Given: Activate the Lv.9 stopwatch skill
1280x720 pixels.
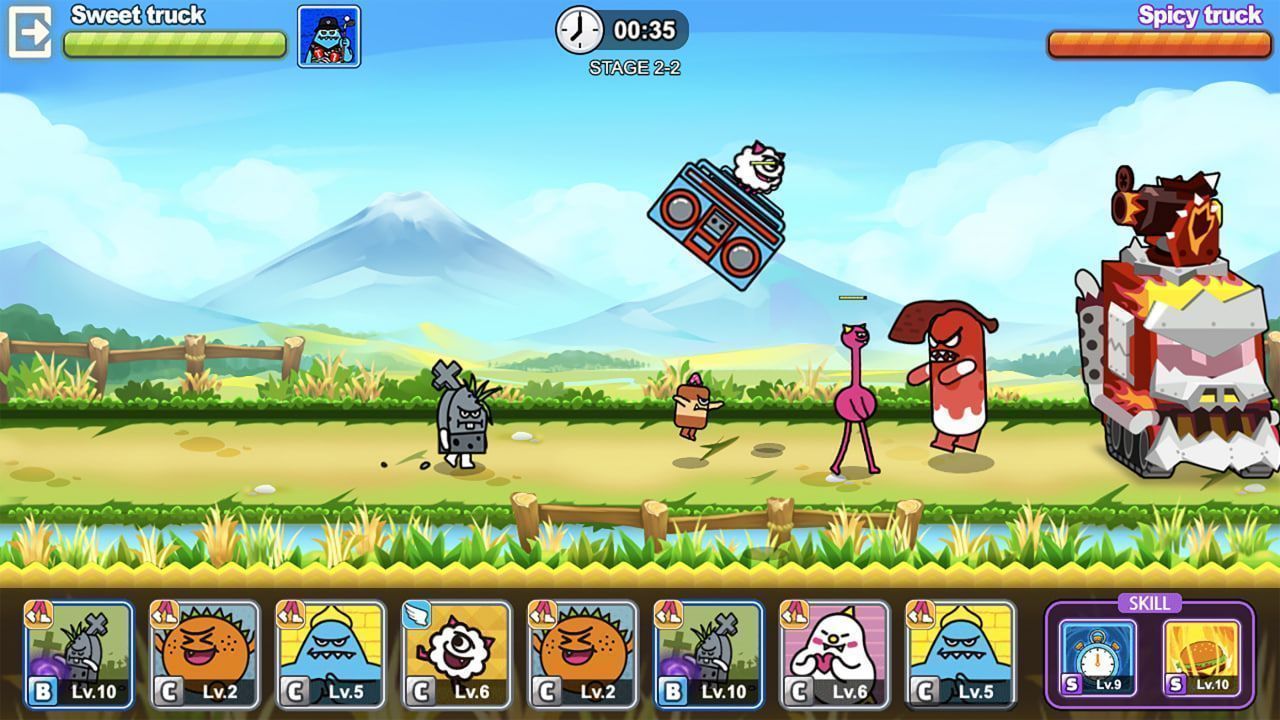Looking at the screenshot, I should click(x=1100, y=658).
